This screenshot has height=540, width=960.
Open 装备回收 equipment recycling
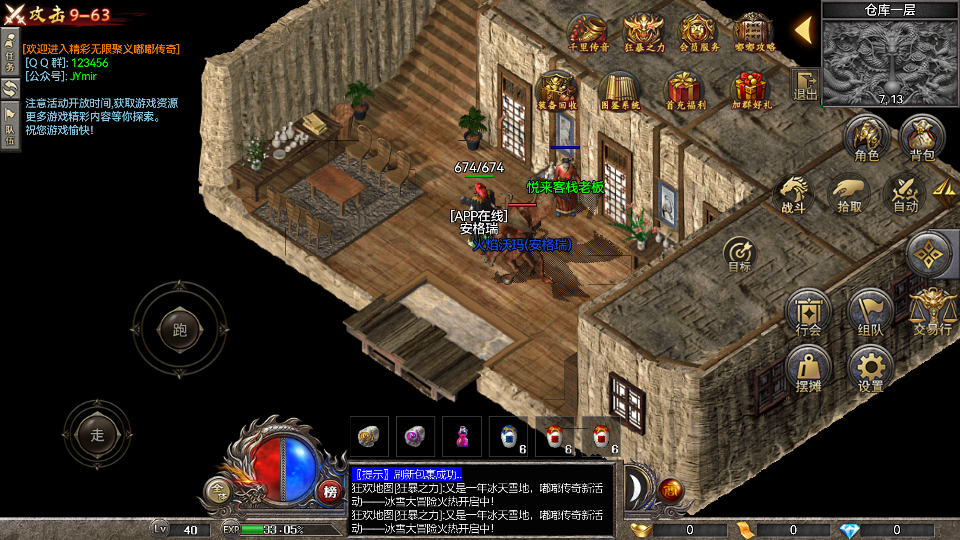click(556, 91)
